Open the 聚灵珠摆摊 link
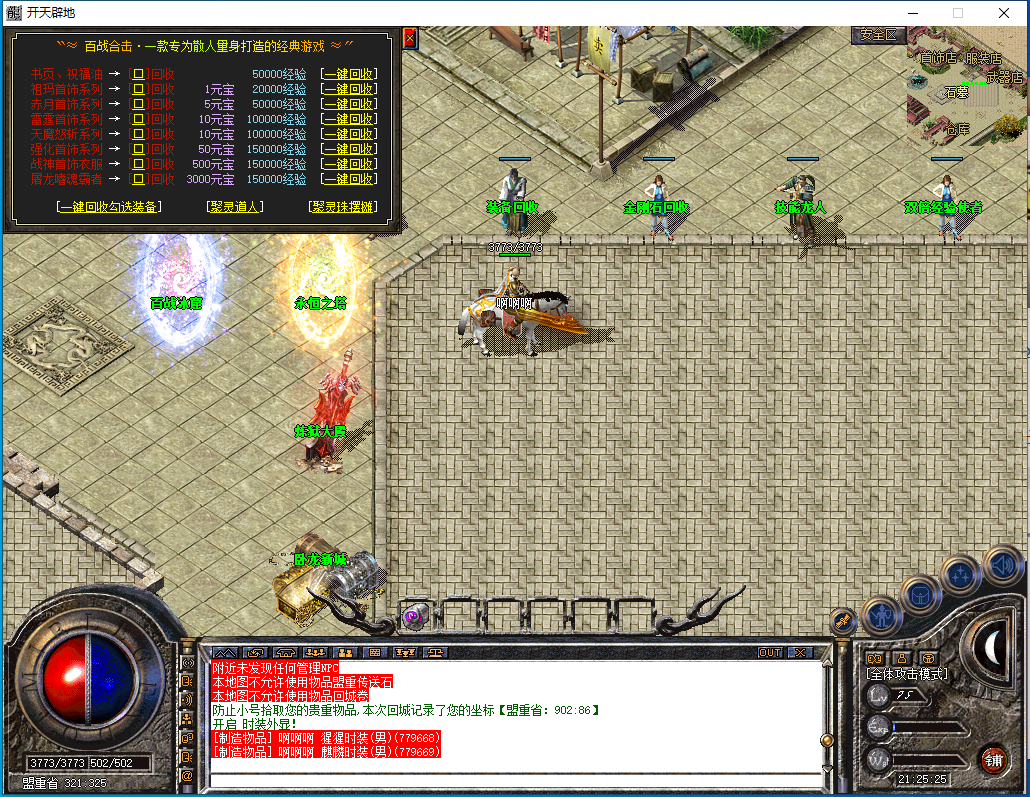Image resolution: width=1030 pixels, height=797 pixels. point(343,207)
